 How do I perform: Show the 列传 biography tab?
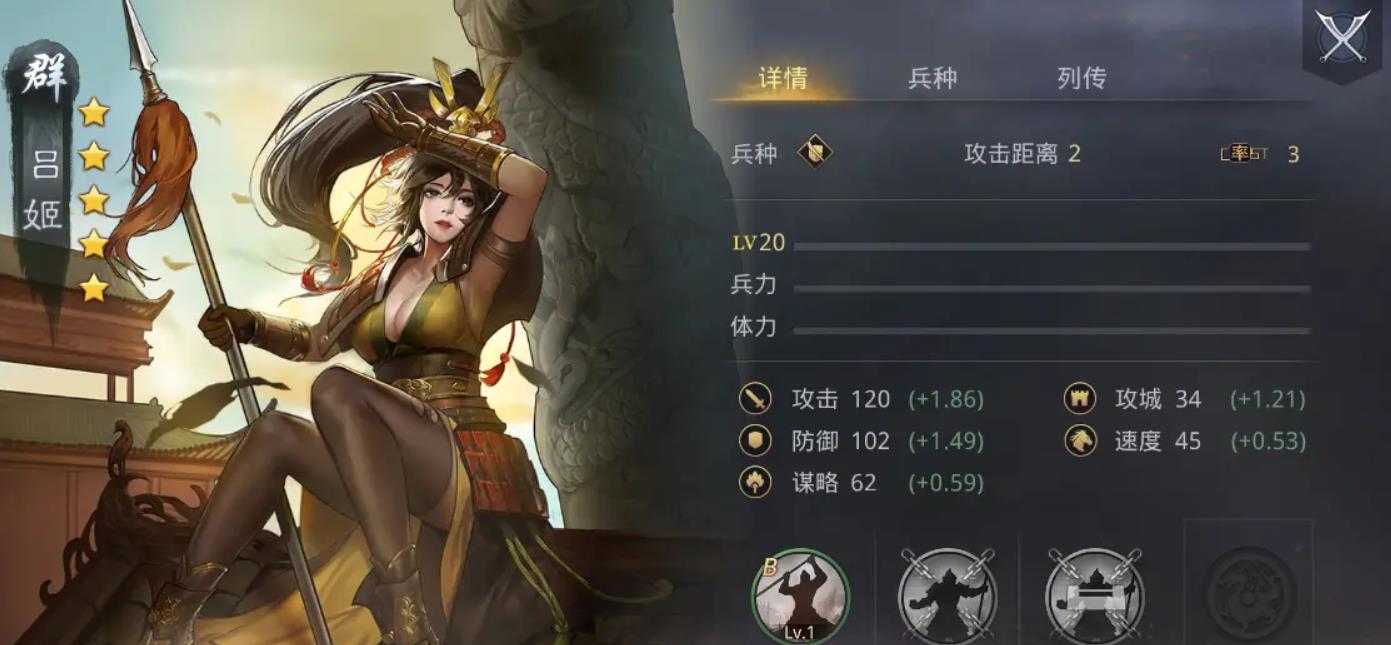tap(1081, 79)
